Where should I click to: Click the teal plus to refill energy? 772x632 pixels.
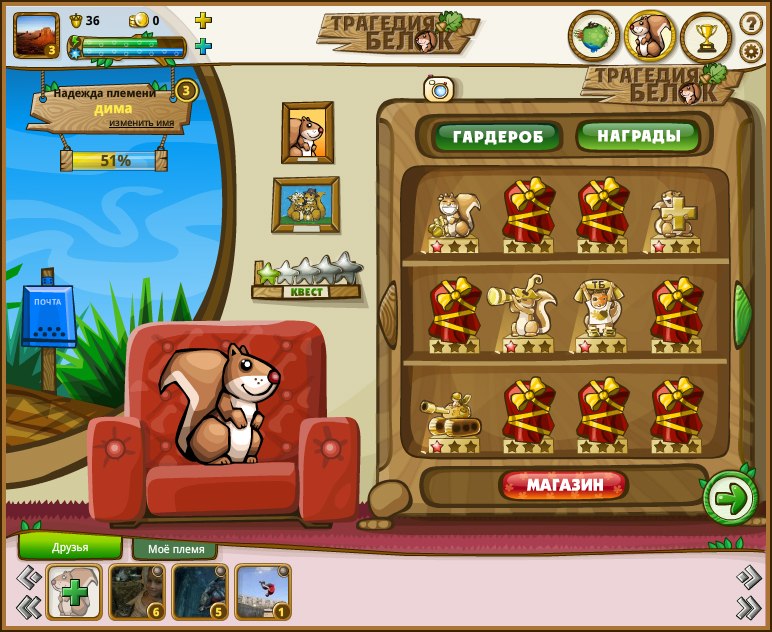point(203,46)
